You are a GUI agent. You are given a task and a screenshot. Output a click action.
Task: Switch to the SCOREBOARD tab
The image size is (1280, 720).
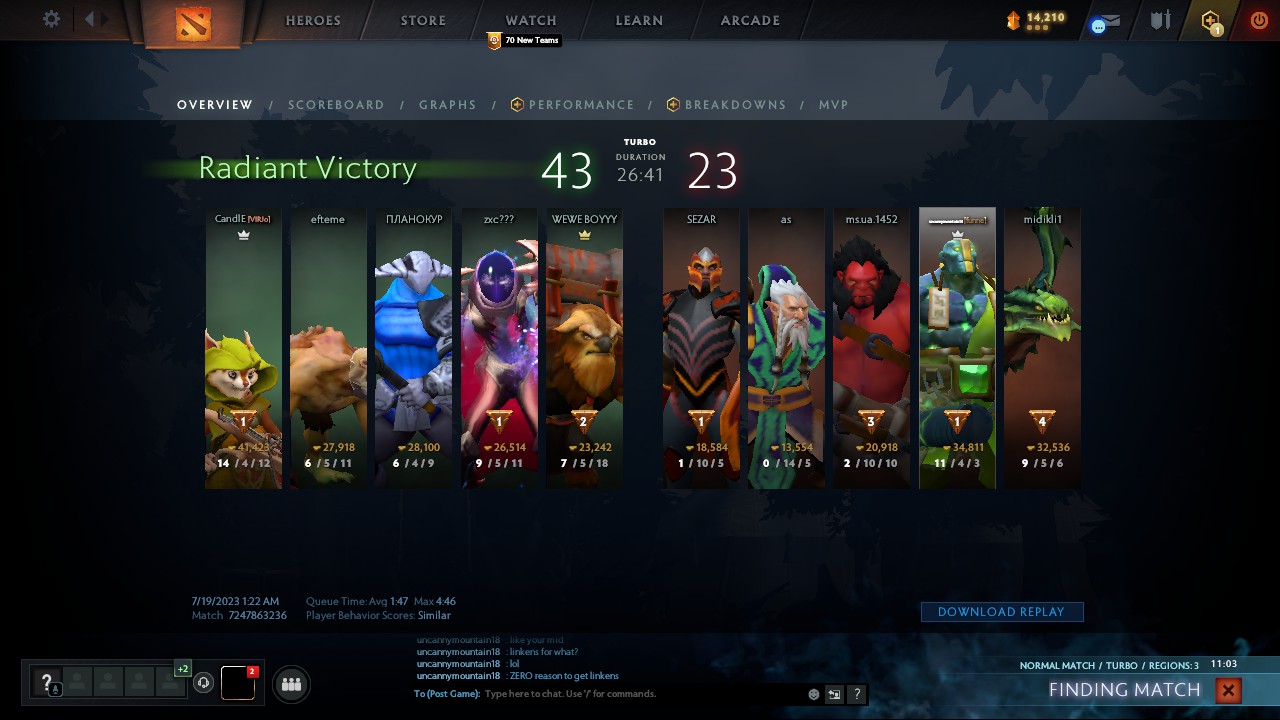pos(336,104)
